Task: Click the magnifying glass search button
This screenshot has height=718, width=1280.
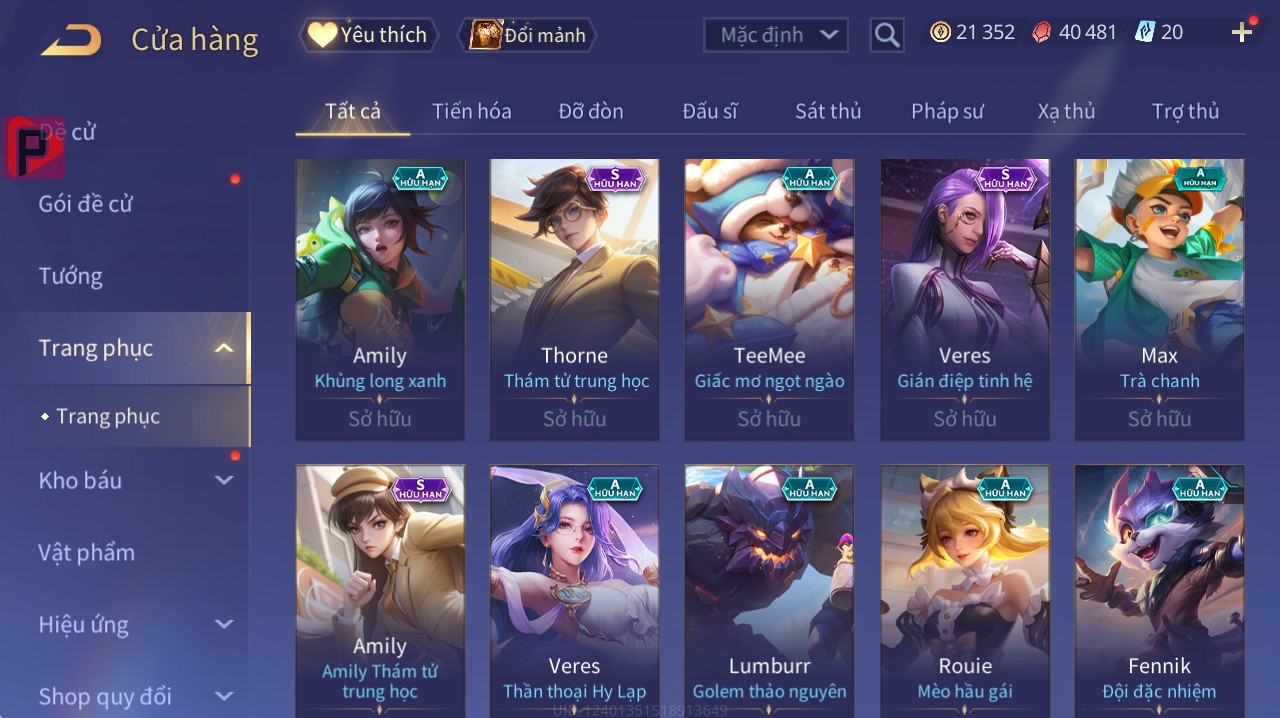Action: (x=886, y=35)
